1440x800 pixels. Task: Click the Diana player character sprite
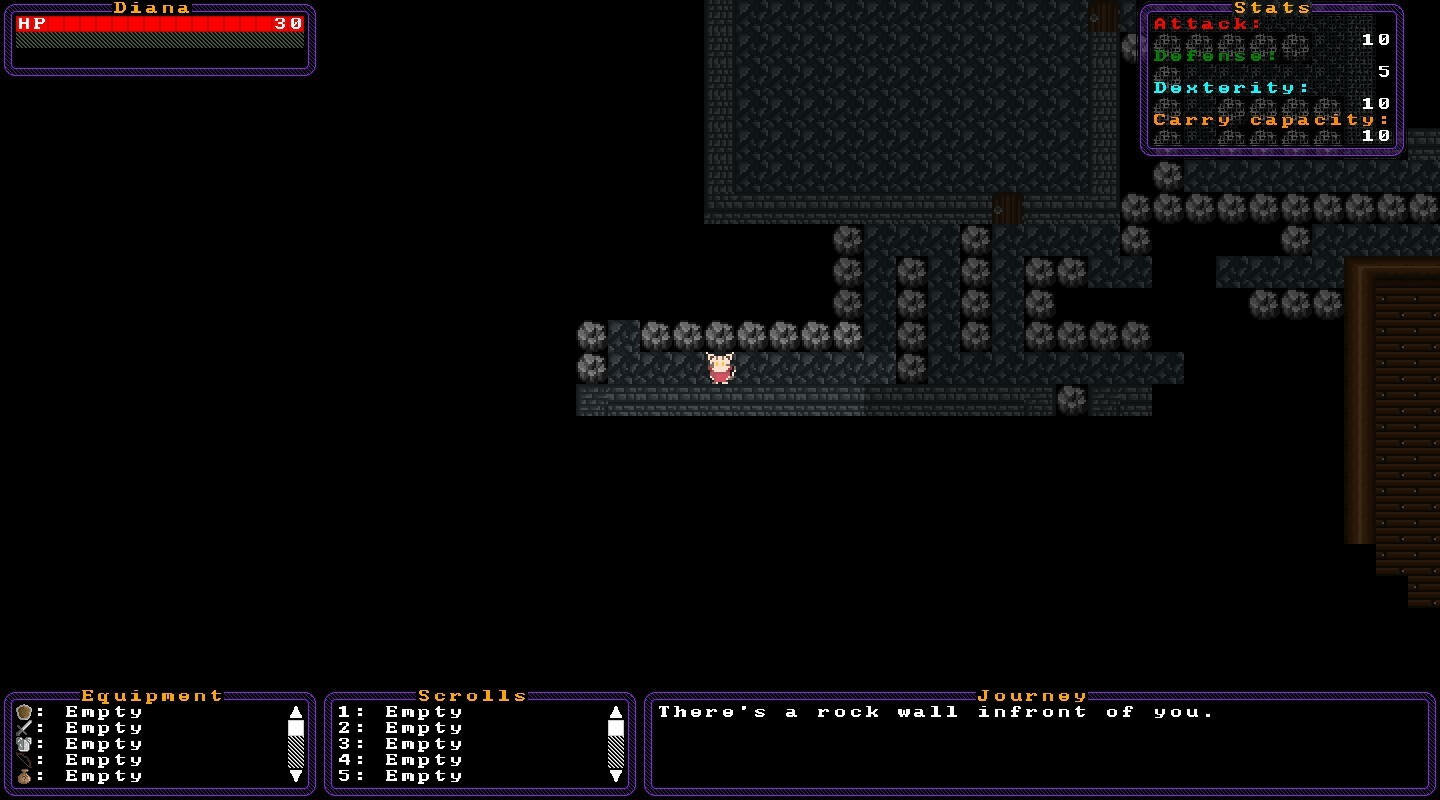click(x=721, y=368)
